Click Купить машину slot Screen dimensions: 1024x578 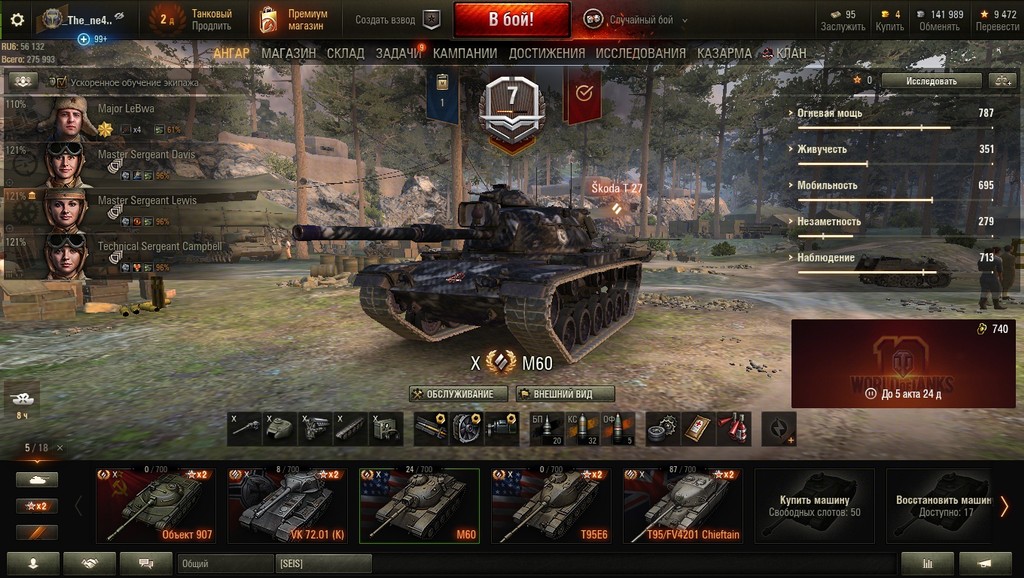pos(814,505)
